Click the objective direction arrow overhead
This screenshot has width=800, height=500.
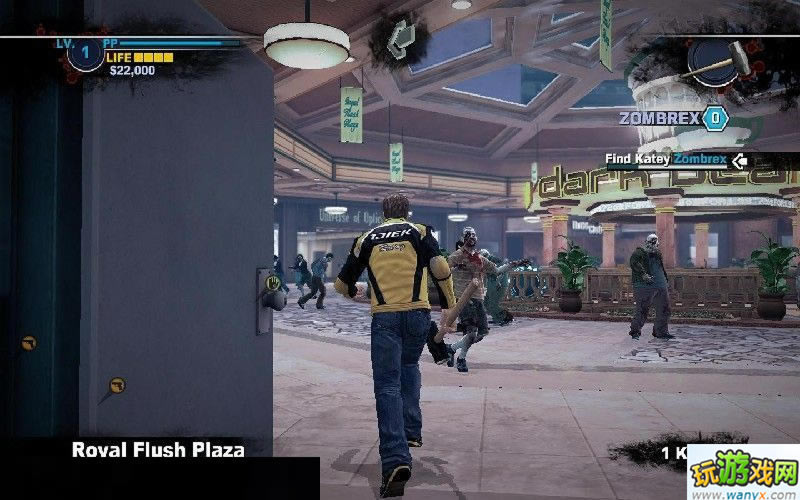coord(399,37)
